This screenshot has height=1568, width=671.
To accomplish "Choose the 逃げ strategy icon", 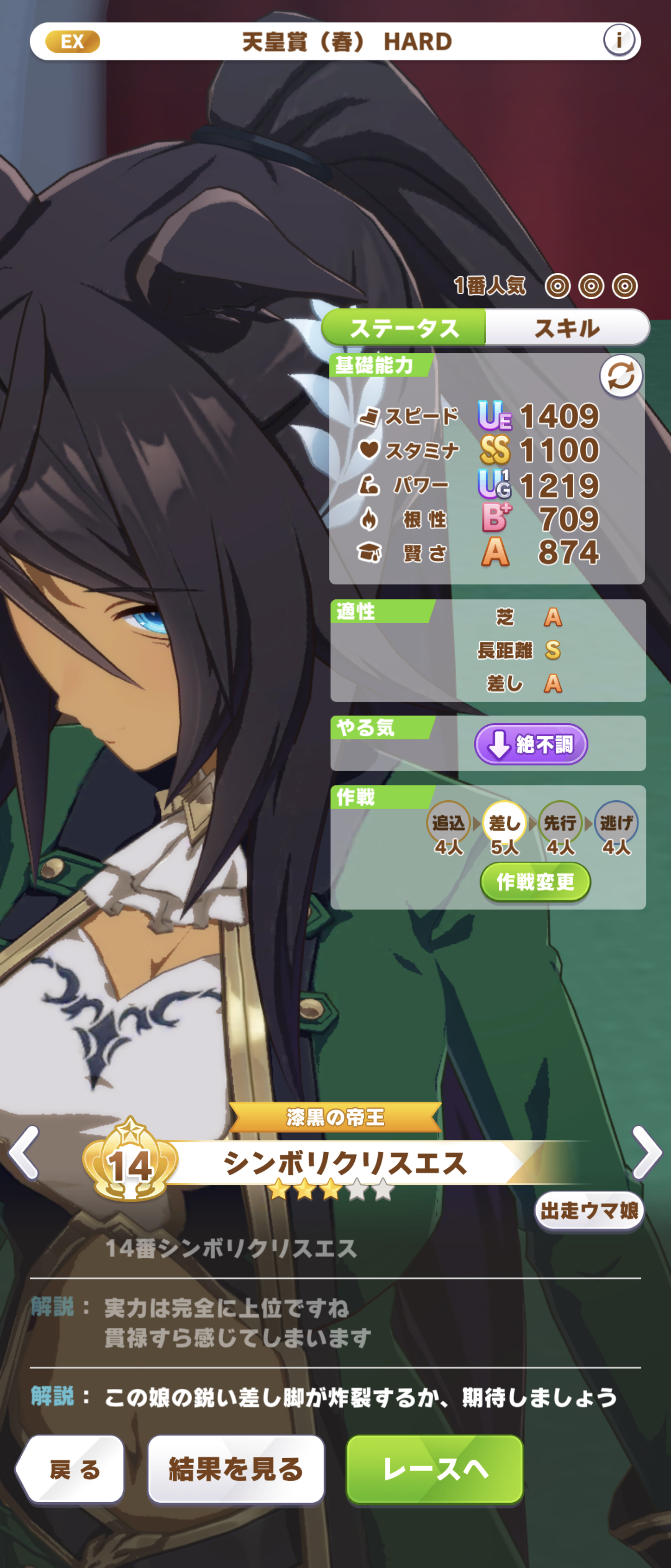I will pyautogui.click(x=615, y=822).
